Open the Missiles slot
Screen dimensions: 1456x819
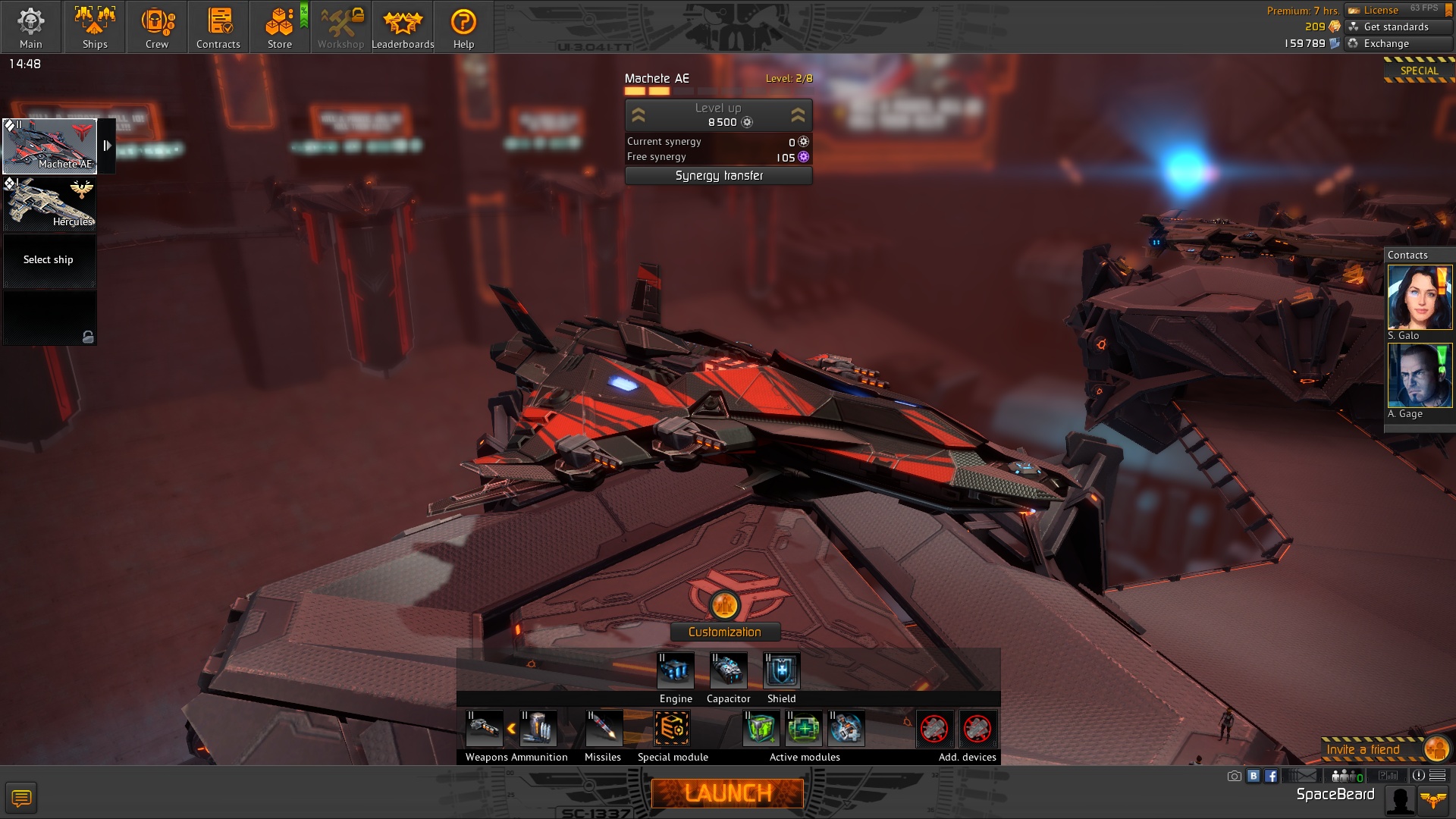(604, 729)
